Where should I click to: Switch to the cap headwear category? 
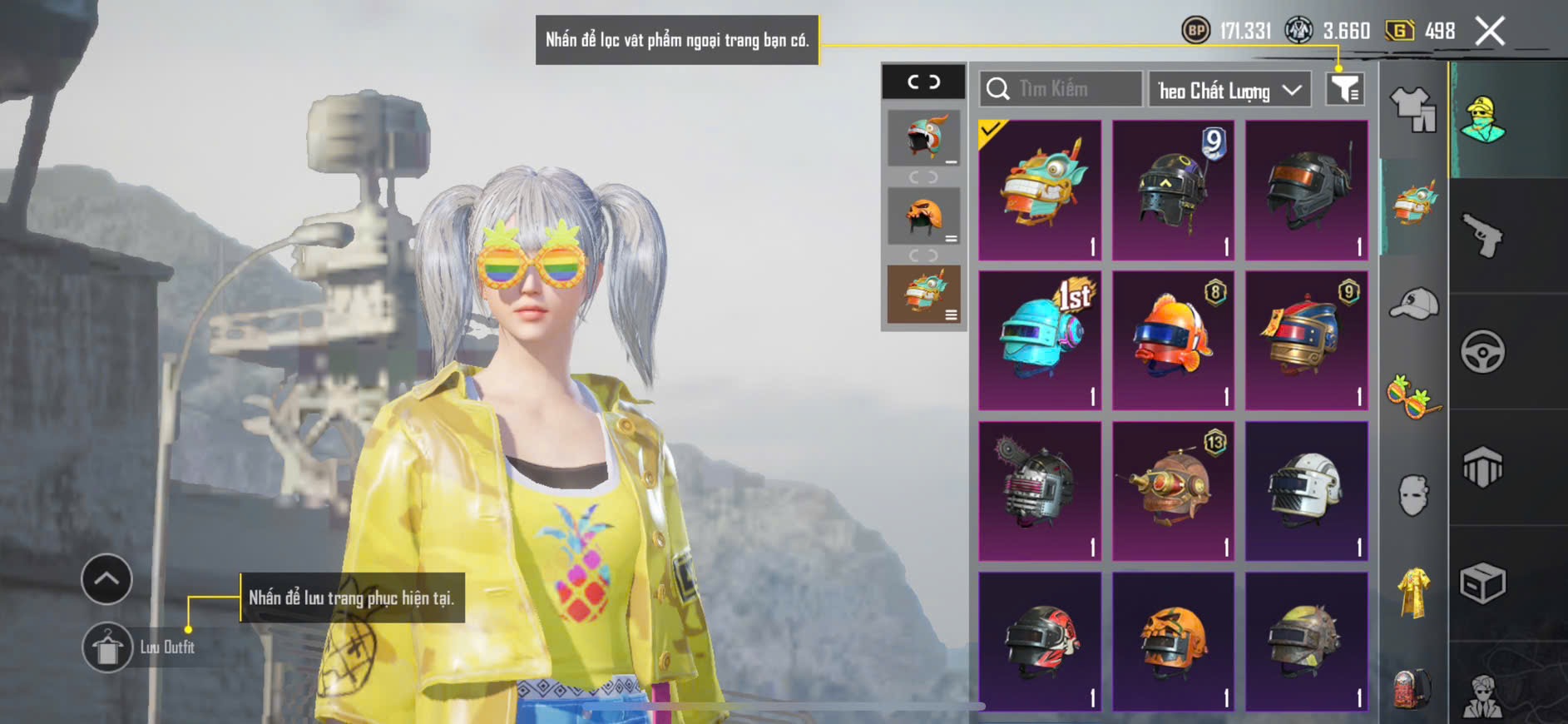tap(1413, 304)
